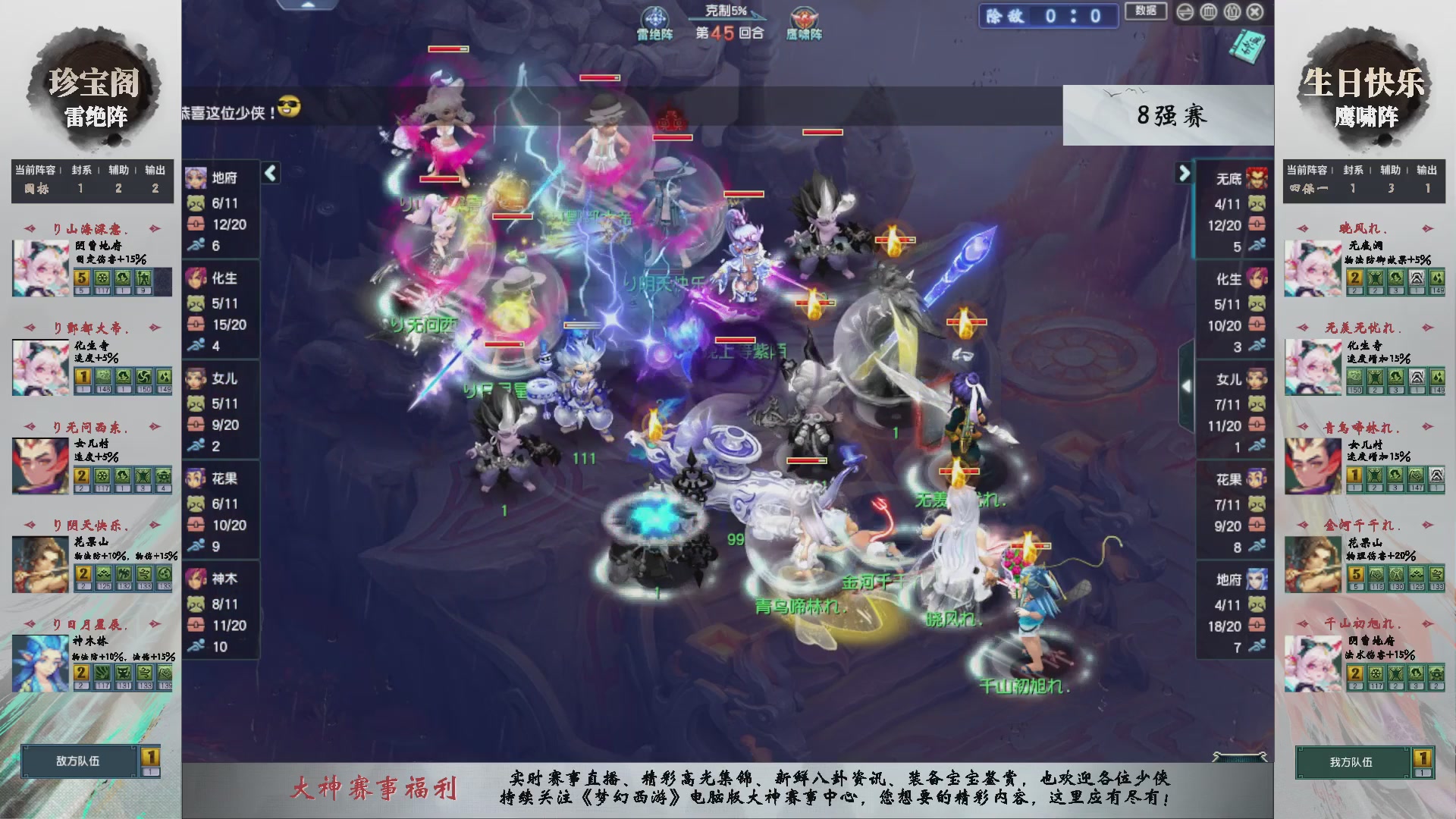
Task: Click the teal skill book icon near top right
Action: 1247,45
